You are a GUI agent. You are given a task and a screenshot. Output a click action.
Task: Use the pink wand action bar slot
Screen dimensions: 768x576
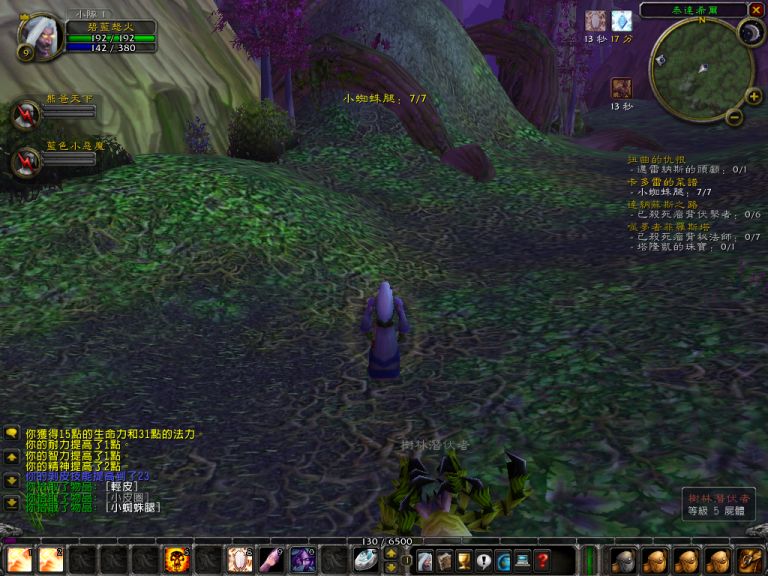pyautogui.click(x=272, y=560)
